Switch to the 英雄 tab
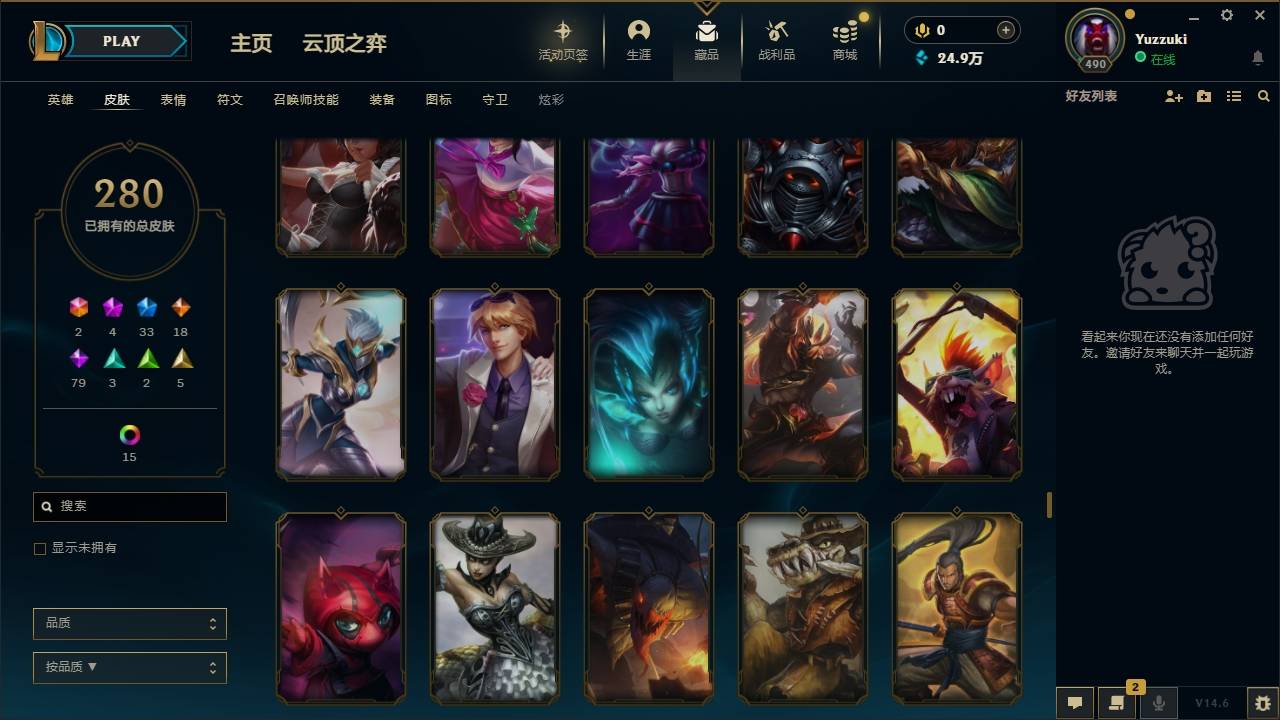This screenshot has width=1280, height=720. point(58,100)
